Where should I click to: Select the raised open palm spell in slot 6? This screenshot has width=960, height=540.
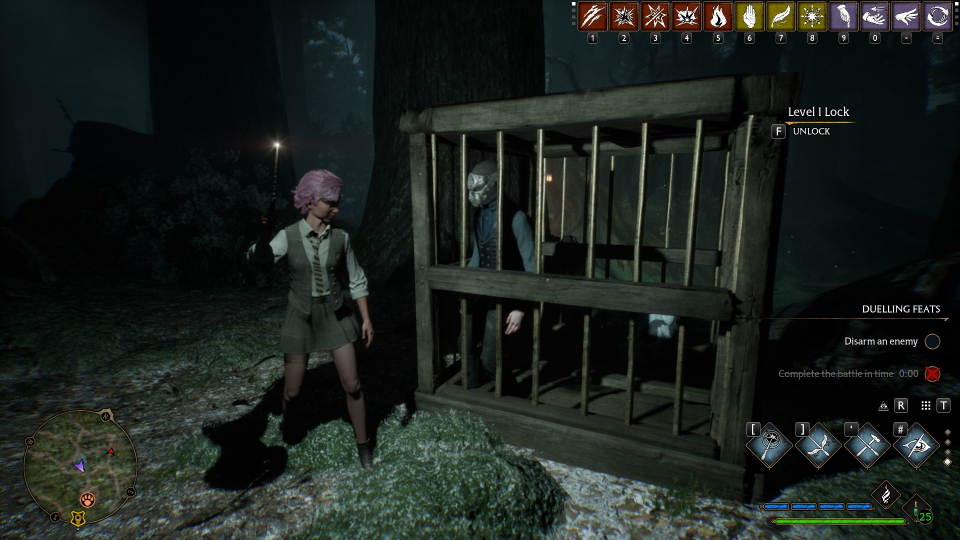(749, 17)
